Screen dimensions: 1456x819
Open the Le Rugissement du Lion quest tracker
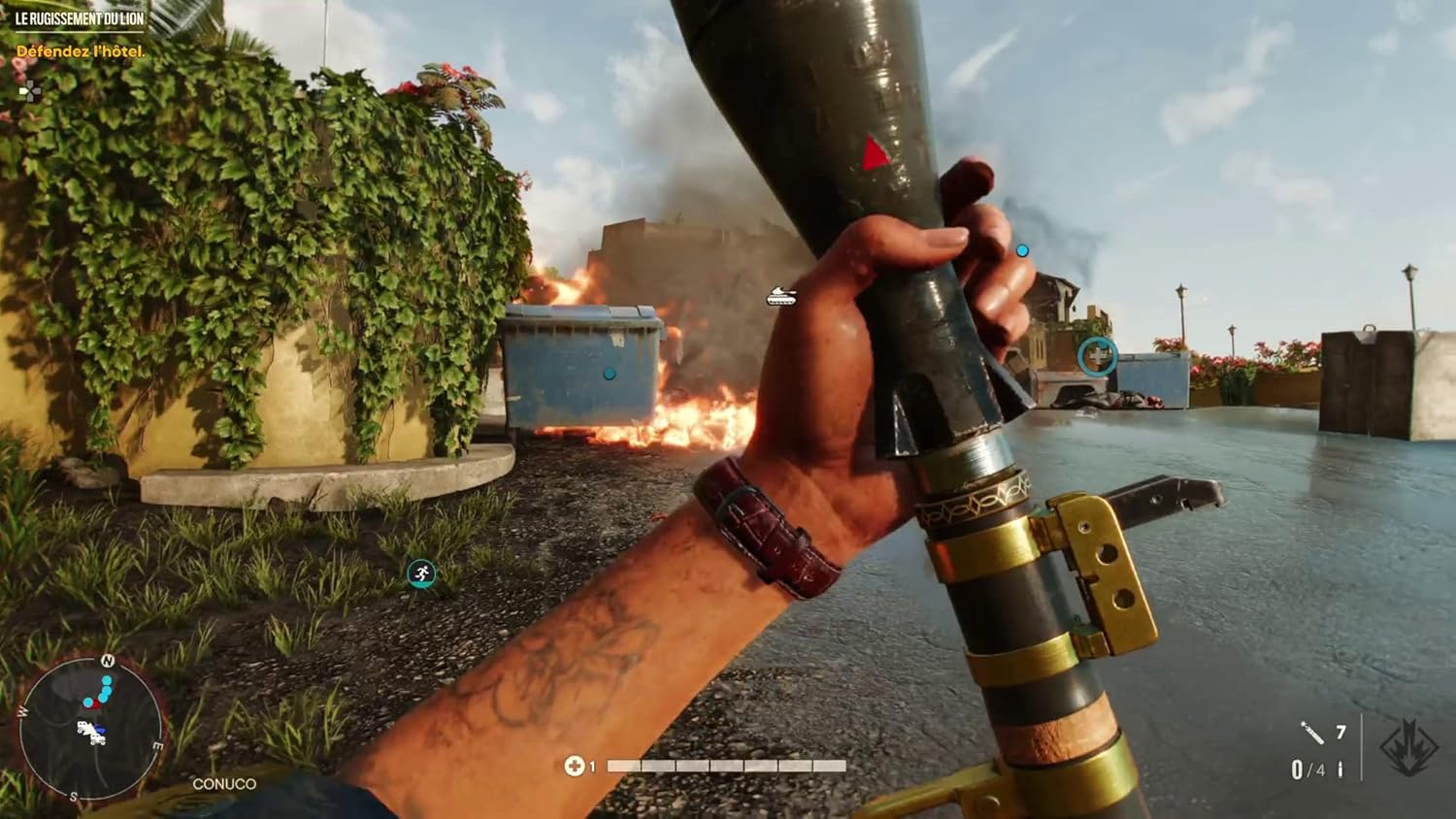80,18
